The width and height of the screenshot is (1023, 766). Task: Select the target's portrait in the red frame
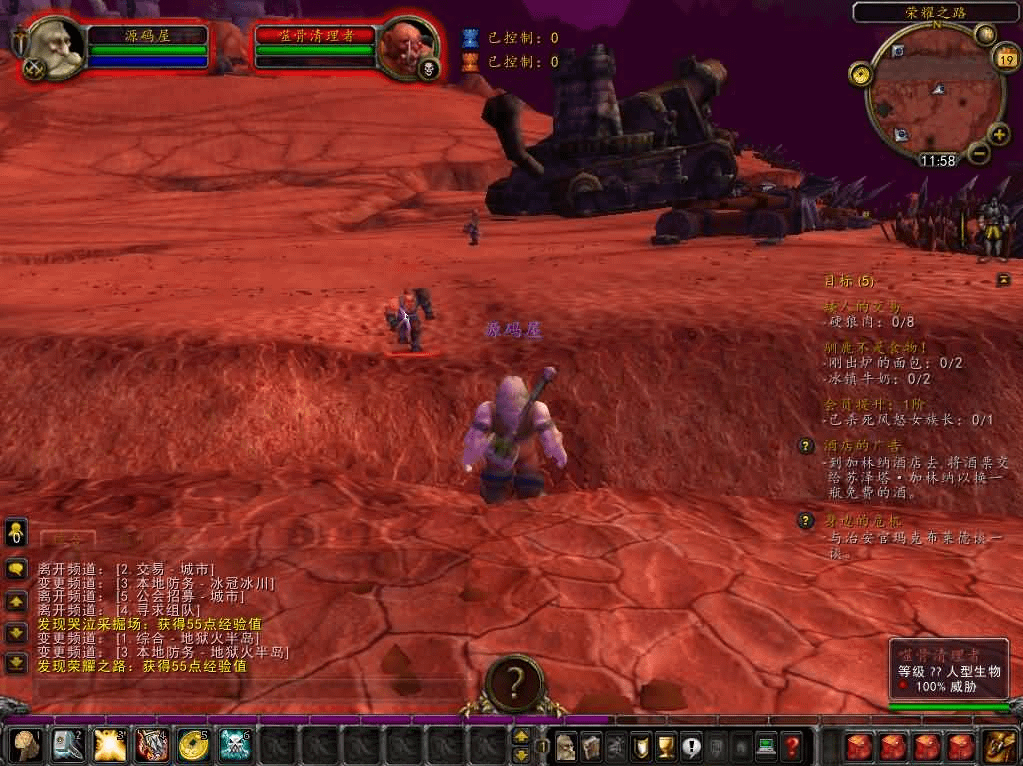point(406,46)
